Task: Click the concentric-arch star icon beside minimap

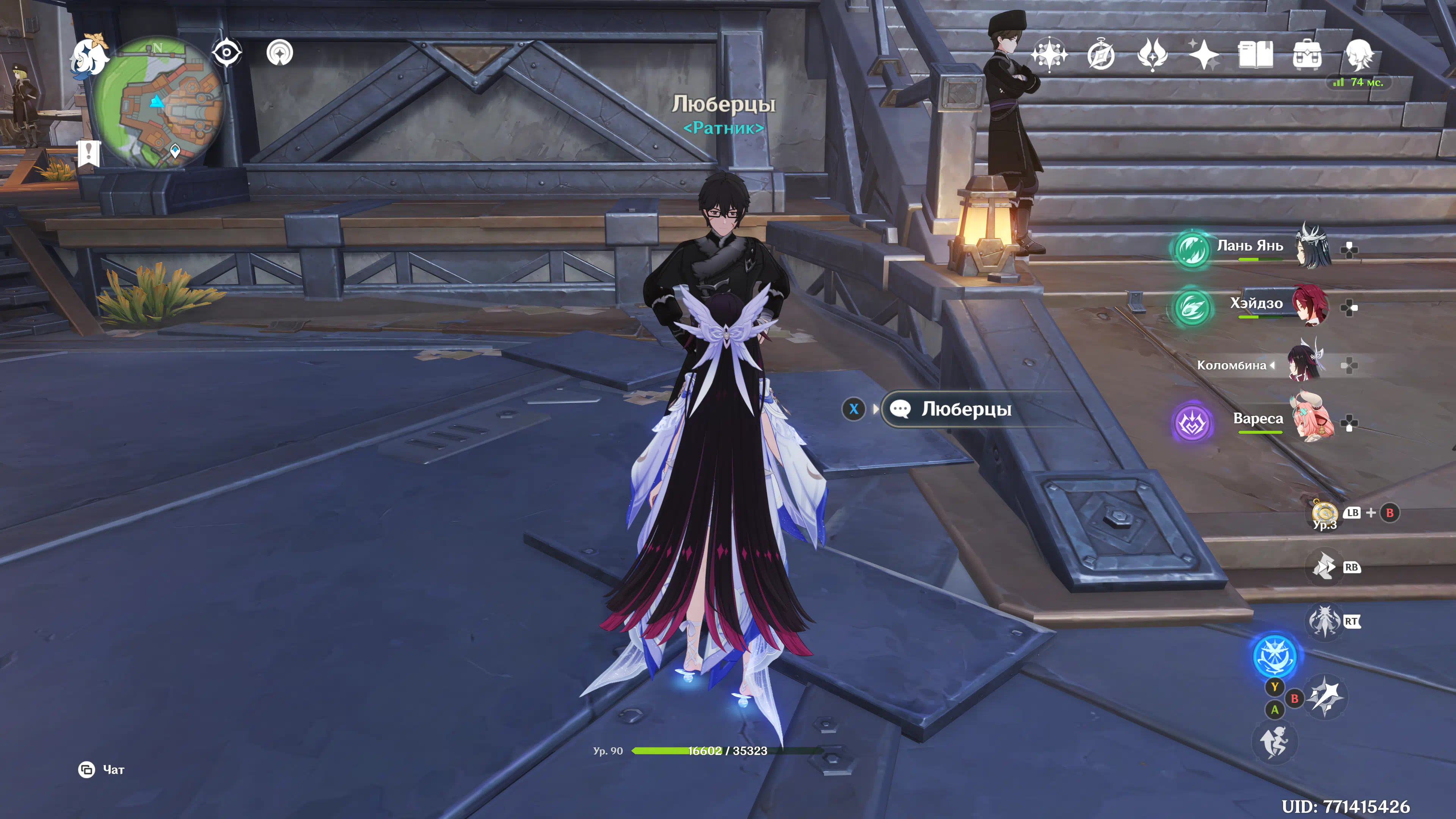Action: click(x=280, y=53)
